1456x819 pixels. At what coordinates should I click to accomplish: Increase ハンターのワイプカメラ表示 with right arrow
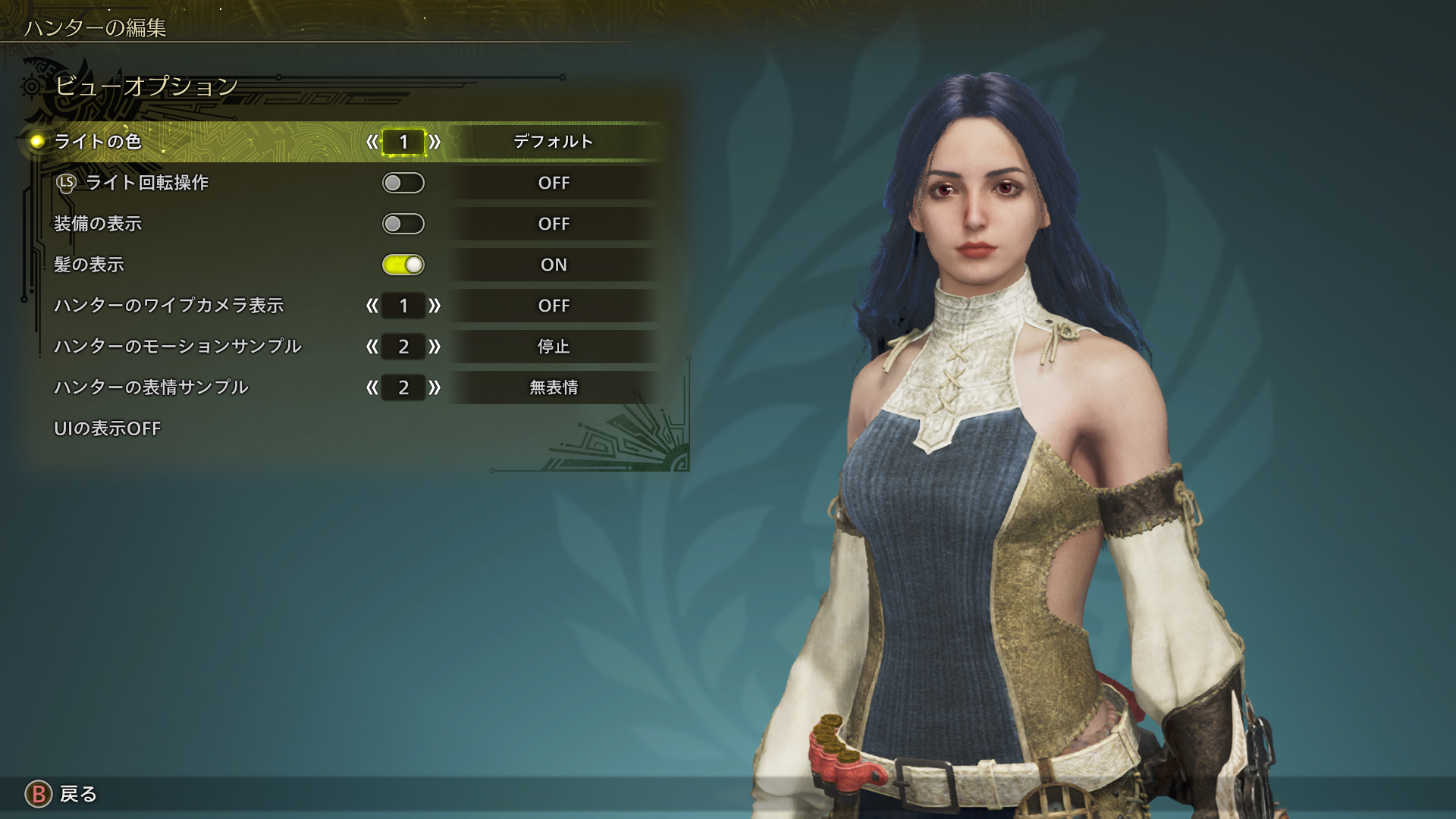pos(435,306)
